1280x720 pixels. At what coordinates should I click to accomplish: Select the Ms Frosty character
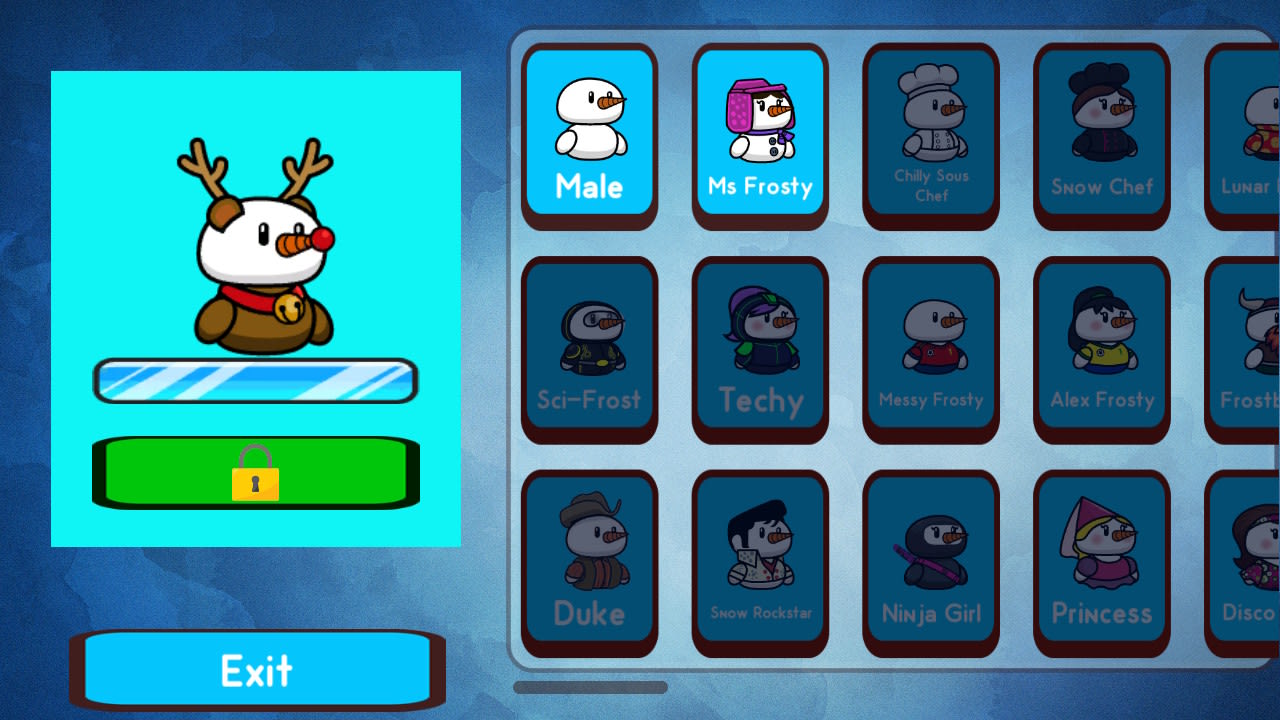[760, 133]
